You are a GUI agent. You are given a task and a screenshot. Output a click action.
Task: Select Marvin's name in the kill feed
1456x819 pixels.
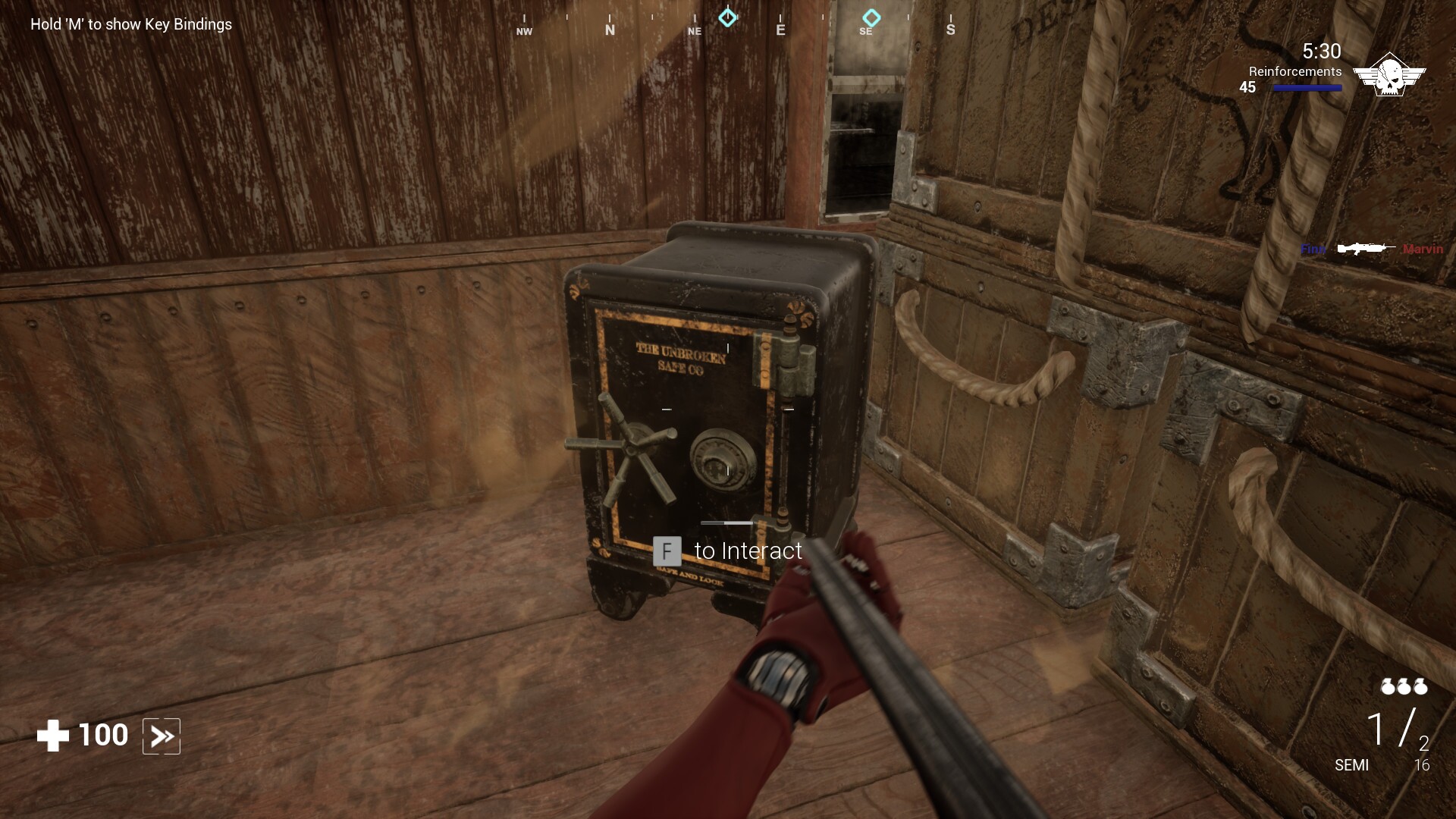point(1424,248)
